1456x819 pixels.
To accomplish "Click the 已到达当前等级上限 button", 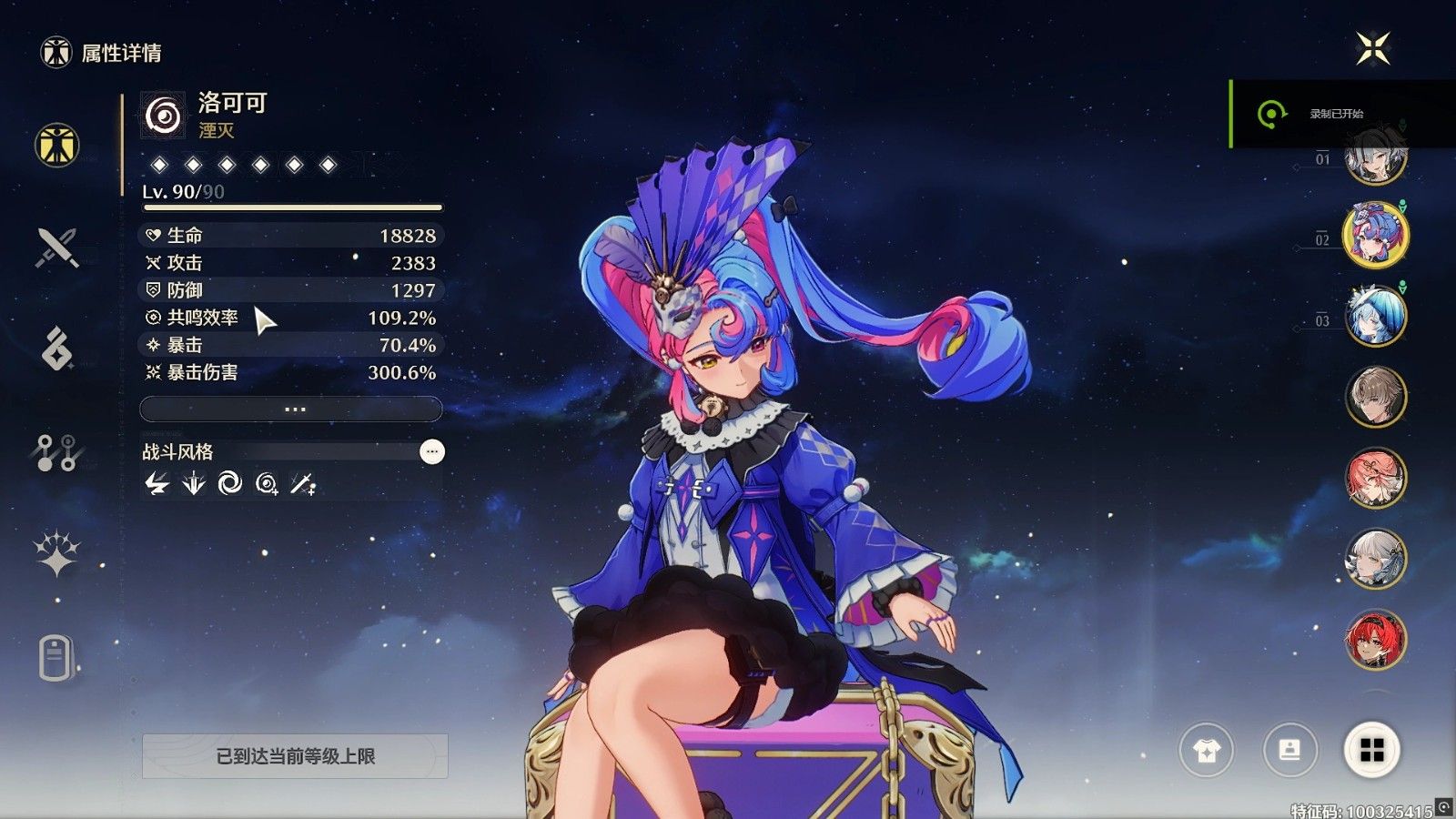I will click(x=295, y=756).
